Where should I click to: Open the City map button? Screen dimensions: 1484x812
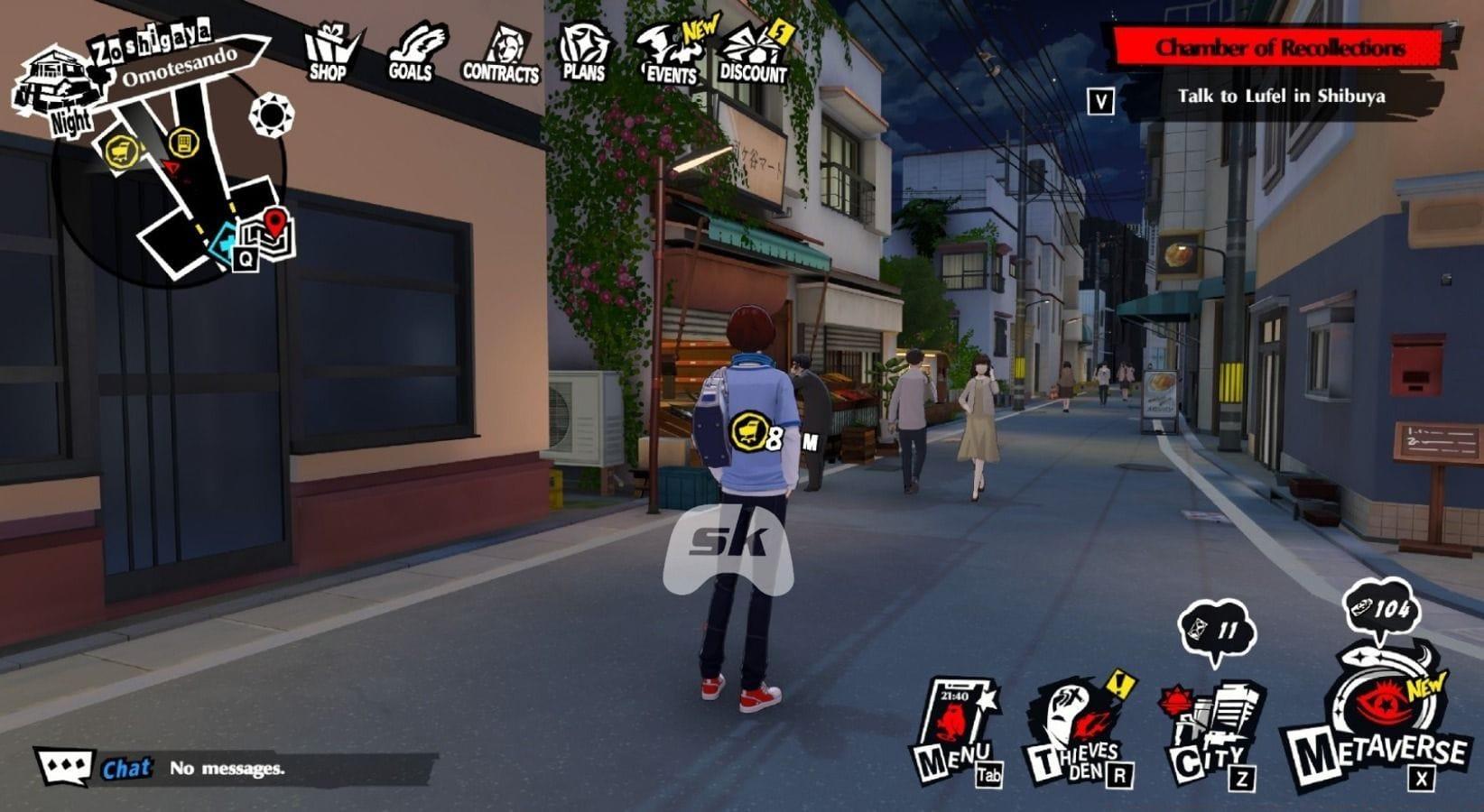(x=1210, y=734)
